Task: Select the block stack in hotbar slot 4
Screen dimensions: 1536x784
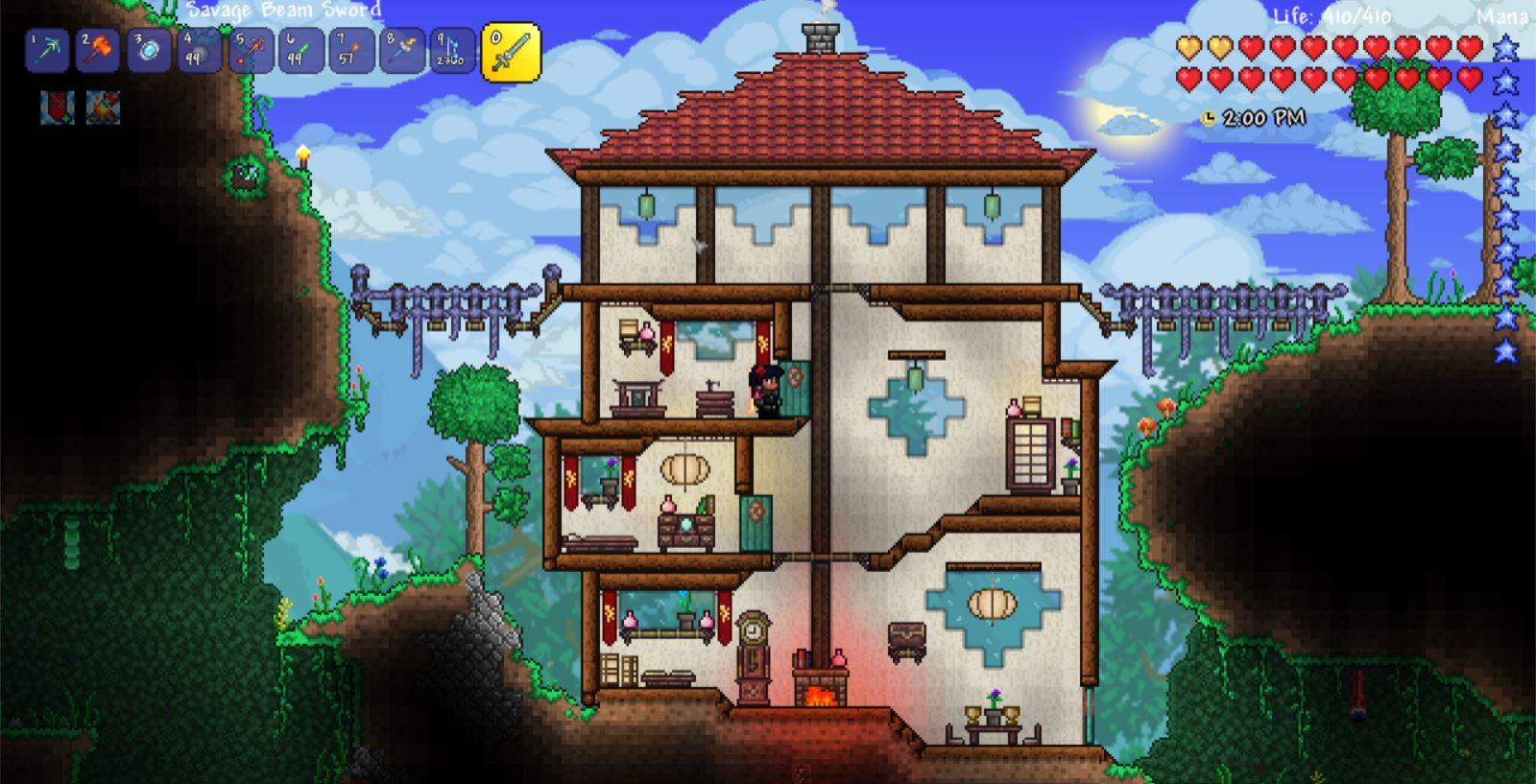Action: tap(199, 52)
